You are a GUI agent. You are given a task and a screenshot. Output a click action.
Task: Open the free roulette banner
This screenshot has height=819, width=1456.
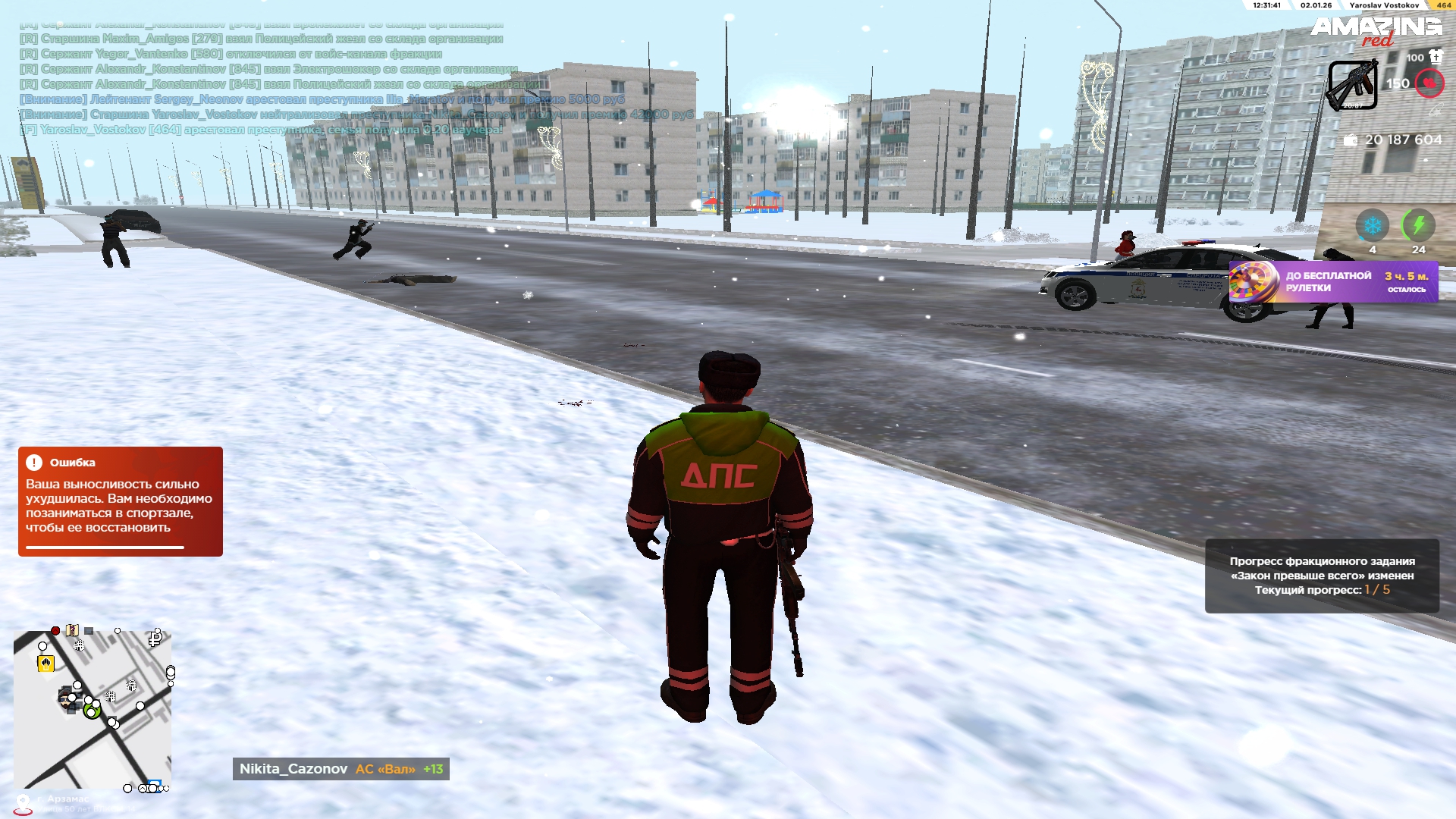[1332, 282]
